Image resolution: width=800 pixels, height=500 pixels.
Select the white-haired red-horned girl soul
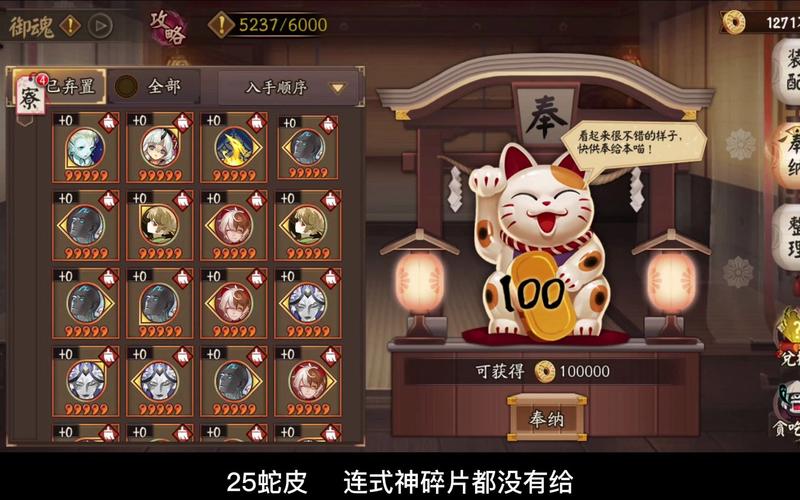click(159, 147)
